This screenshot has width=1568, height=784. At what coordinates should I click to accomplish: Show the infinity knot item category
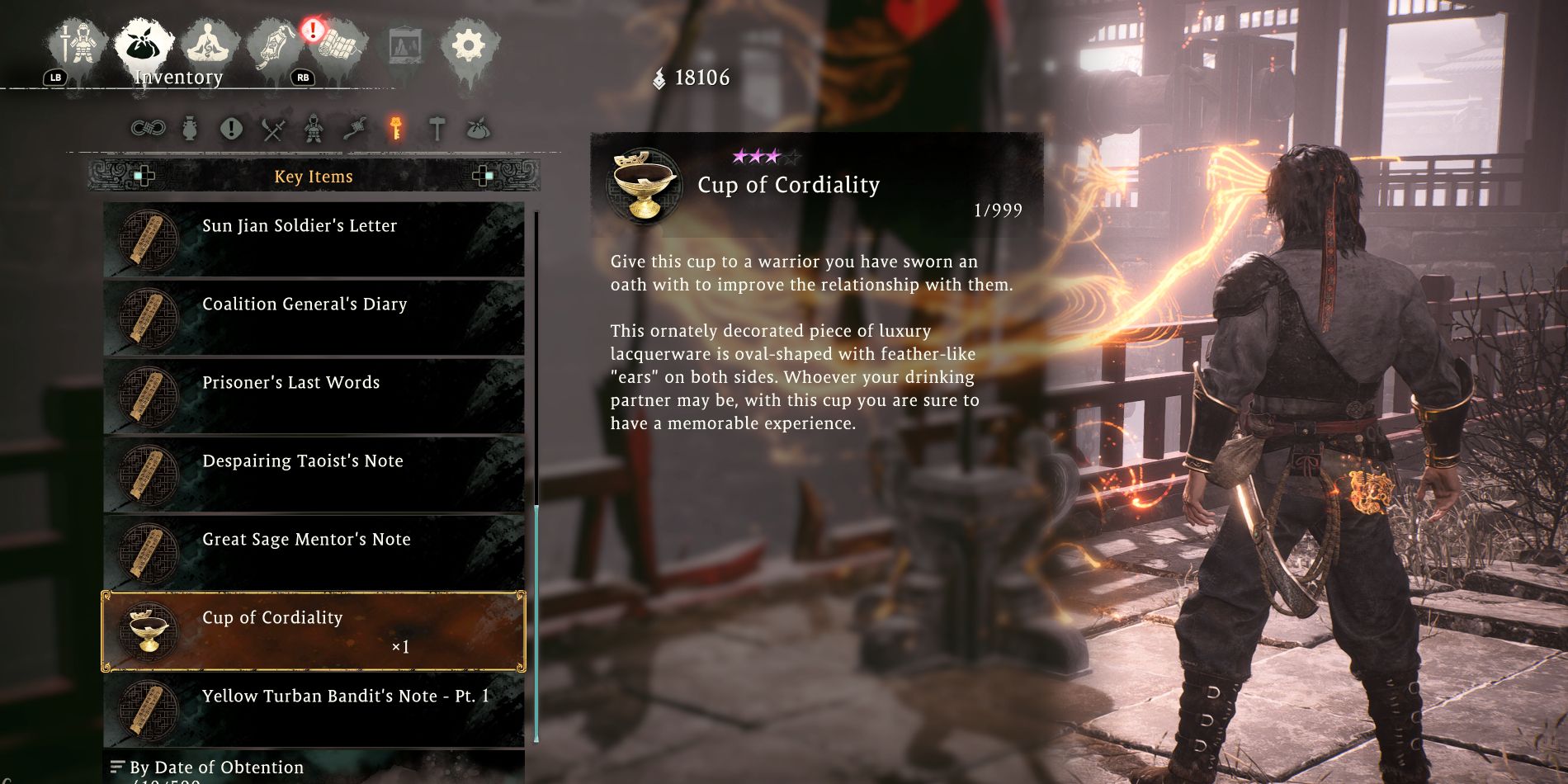click(x=149, y=129)
